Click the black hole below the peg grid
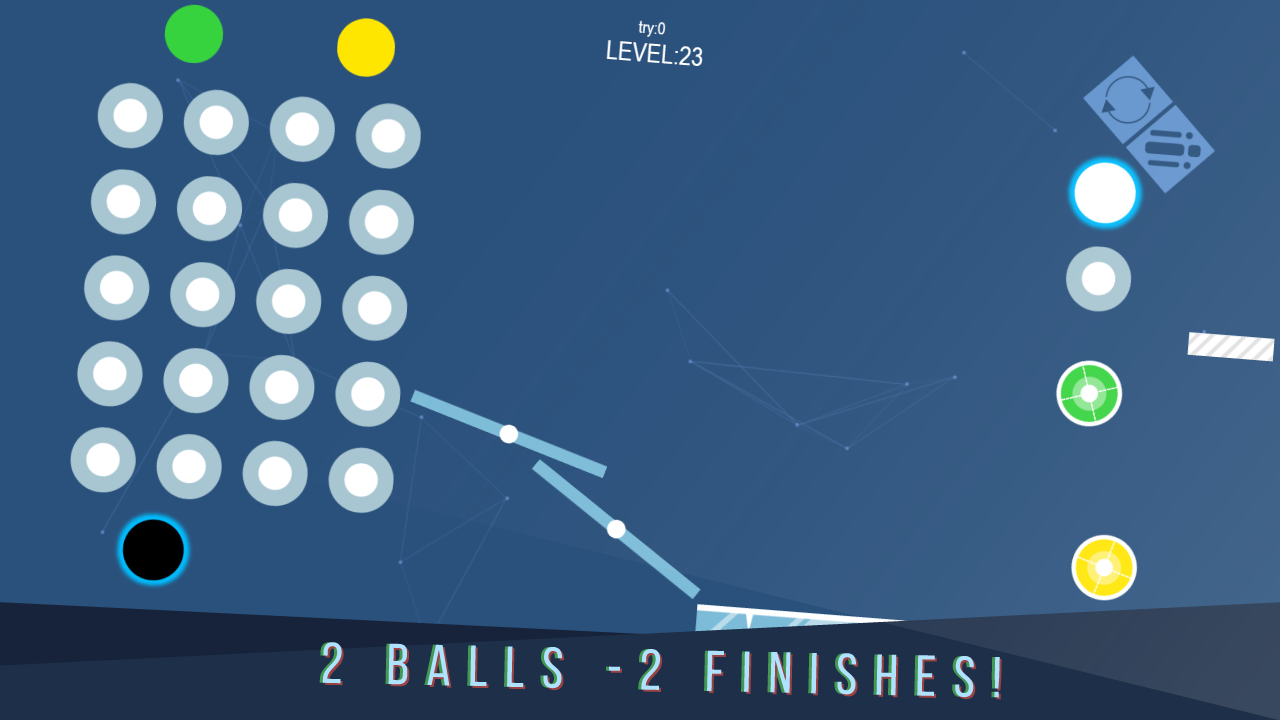Screen dimensions: 1280x720 tap(152, 548)
